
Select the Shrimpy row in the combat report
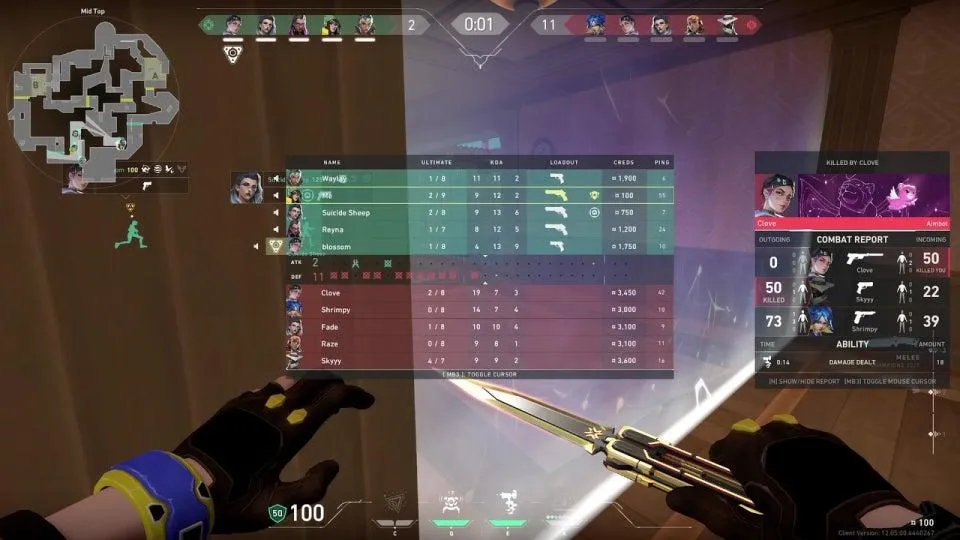pos(852,321)
